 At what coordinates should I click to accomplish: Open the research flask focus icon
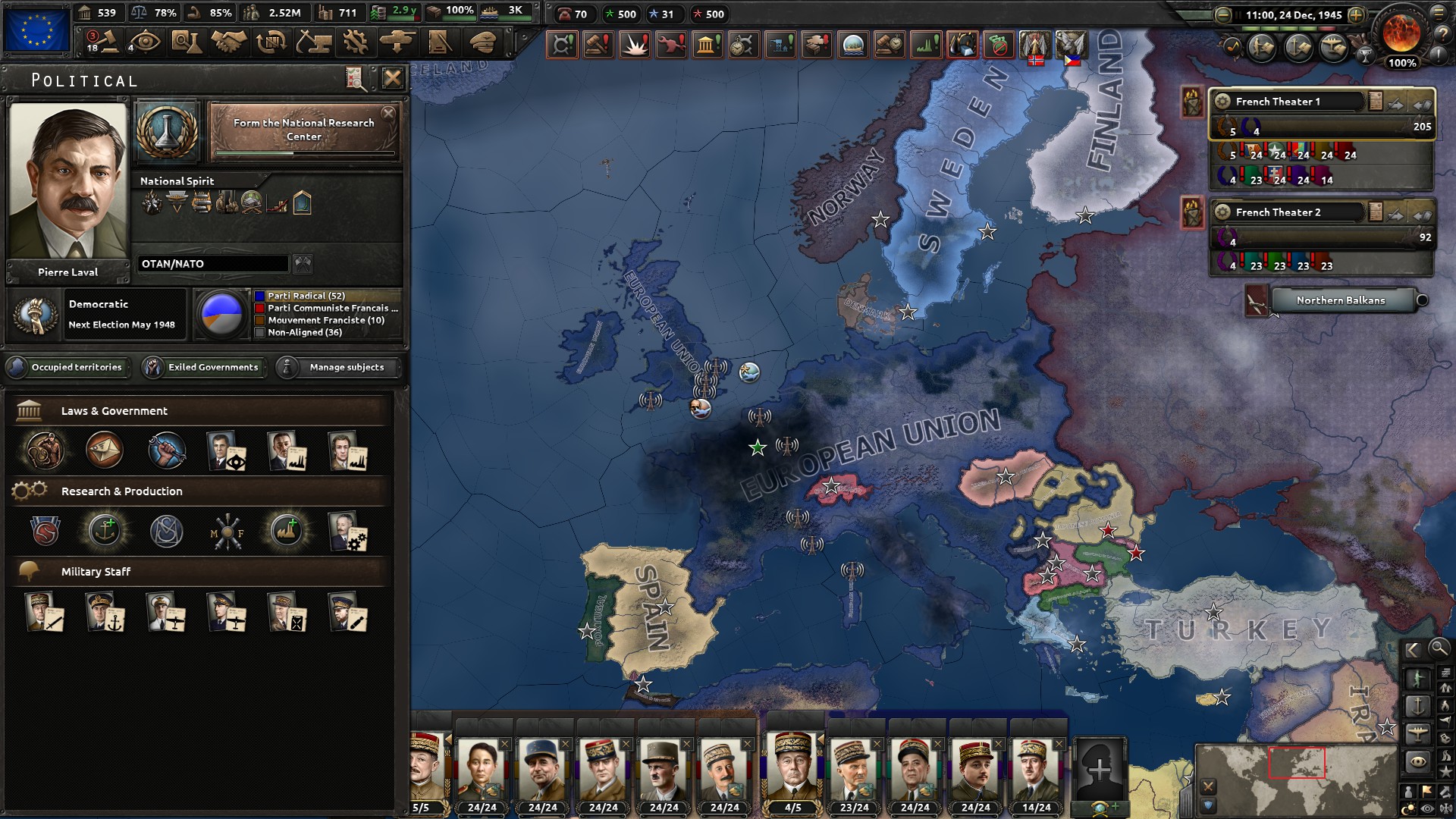[167, 131]
